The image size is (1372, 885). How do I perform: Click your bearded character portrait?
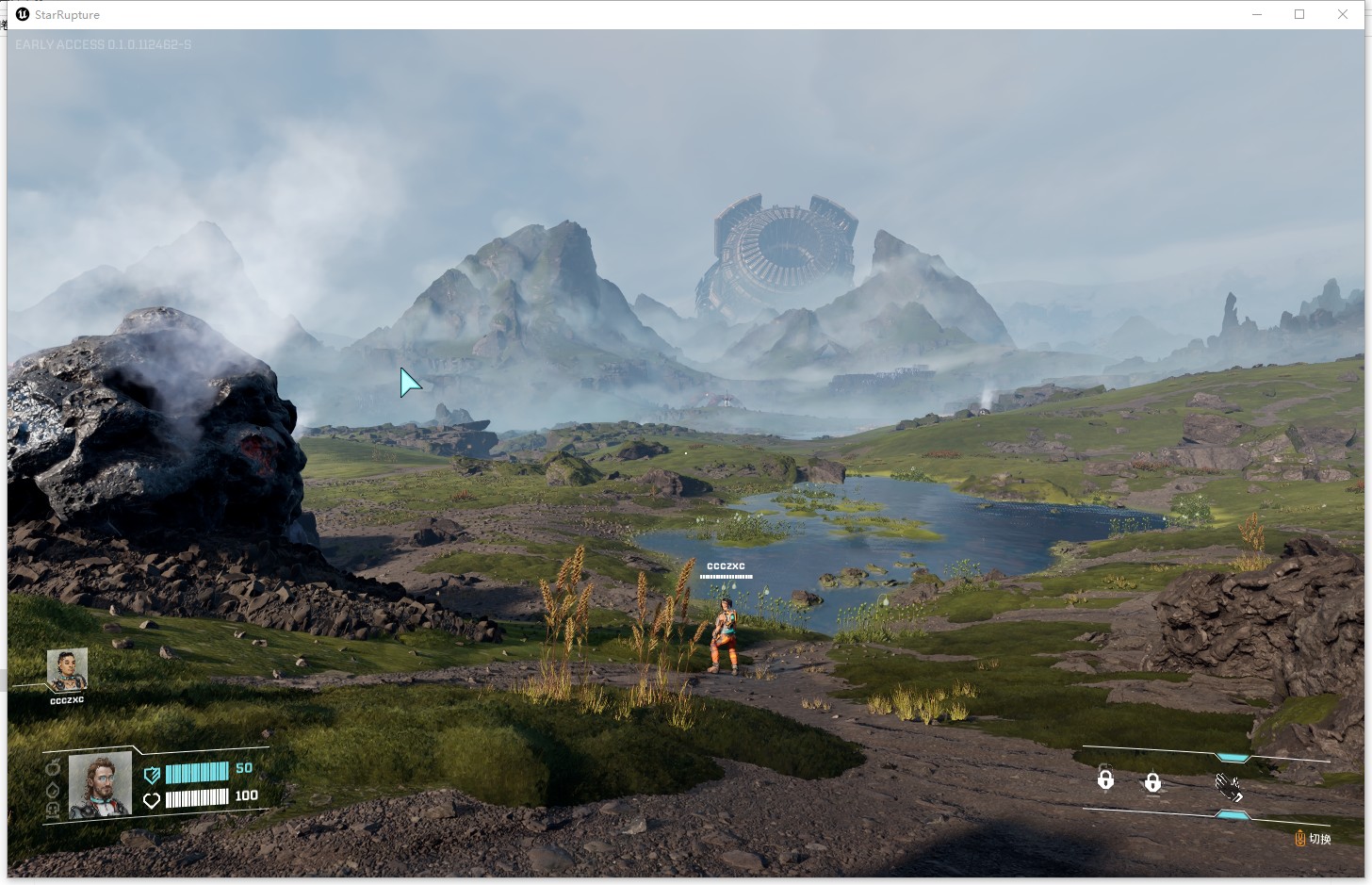pyautogui.click(x=100, y=783)
